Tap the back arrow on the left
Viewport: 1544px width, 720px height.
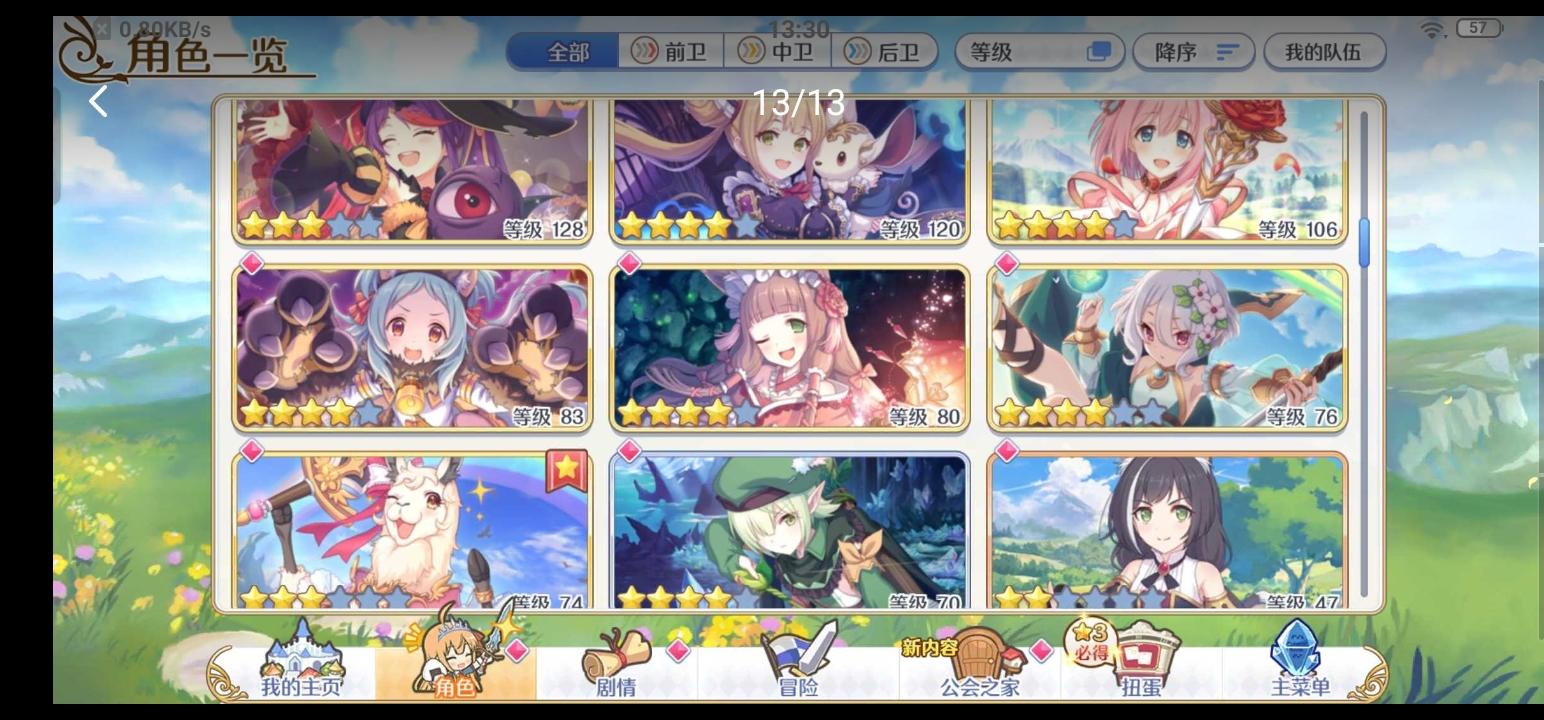[x=97, y=100]
